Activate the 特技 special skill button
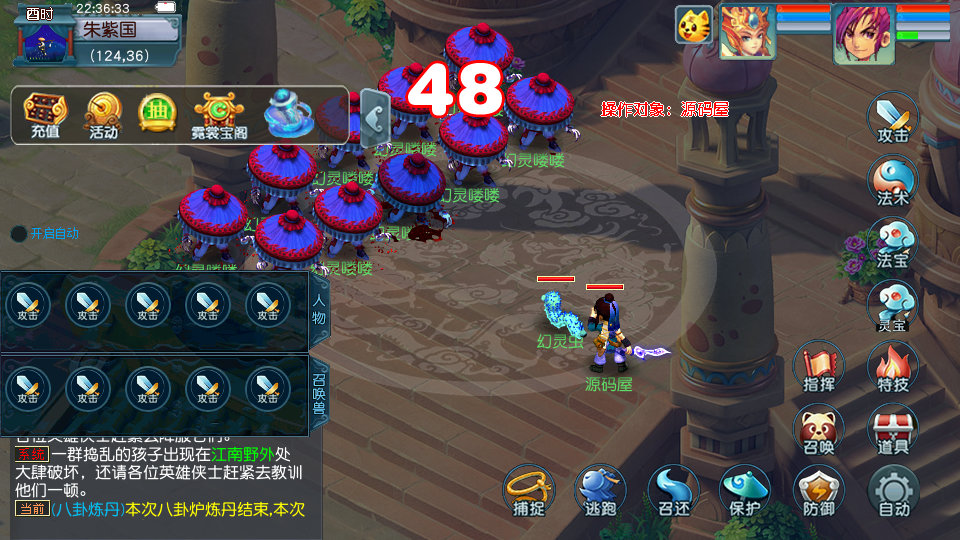This screenshot has width=960, height=540. (x=892, y=367)
